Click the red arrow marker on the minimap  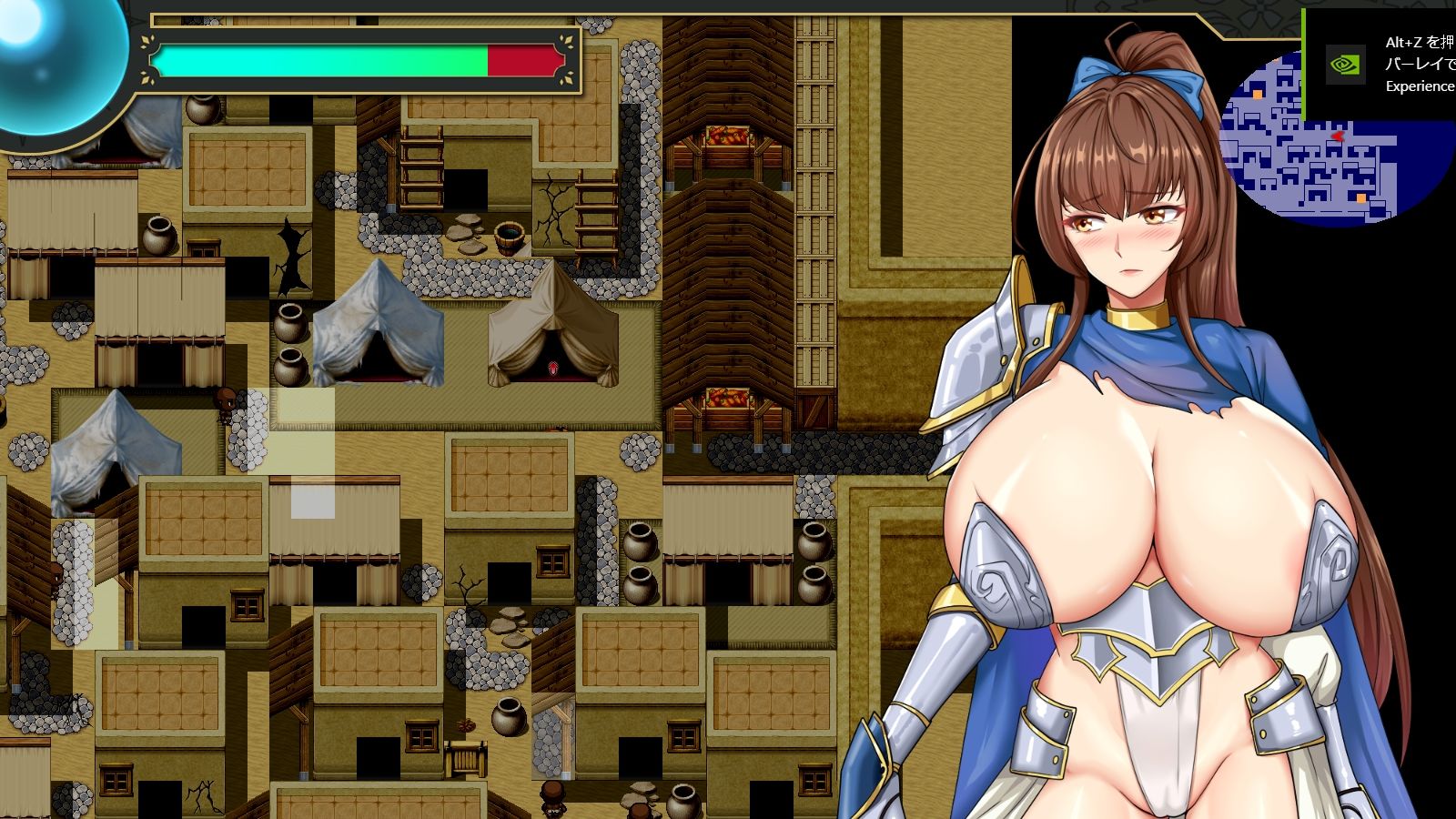pyautogui.click(x=1338, y=136)
